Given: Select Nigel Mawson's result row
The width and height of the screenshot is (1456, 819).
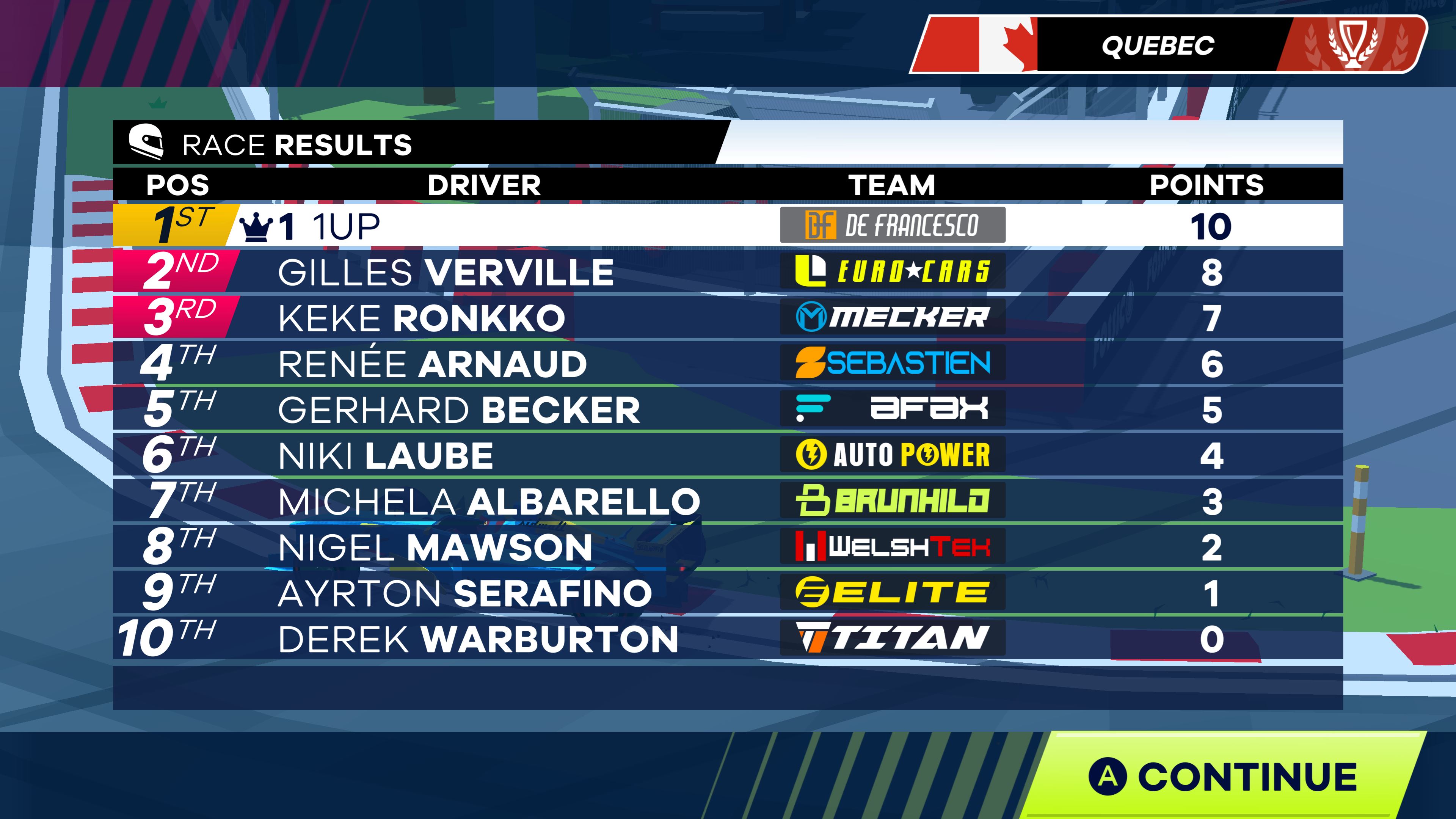Looking at the screenshot, I should click(728, 547).
